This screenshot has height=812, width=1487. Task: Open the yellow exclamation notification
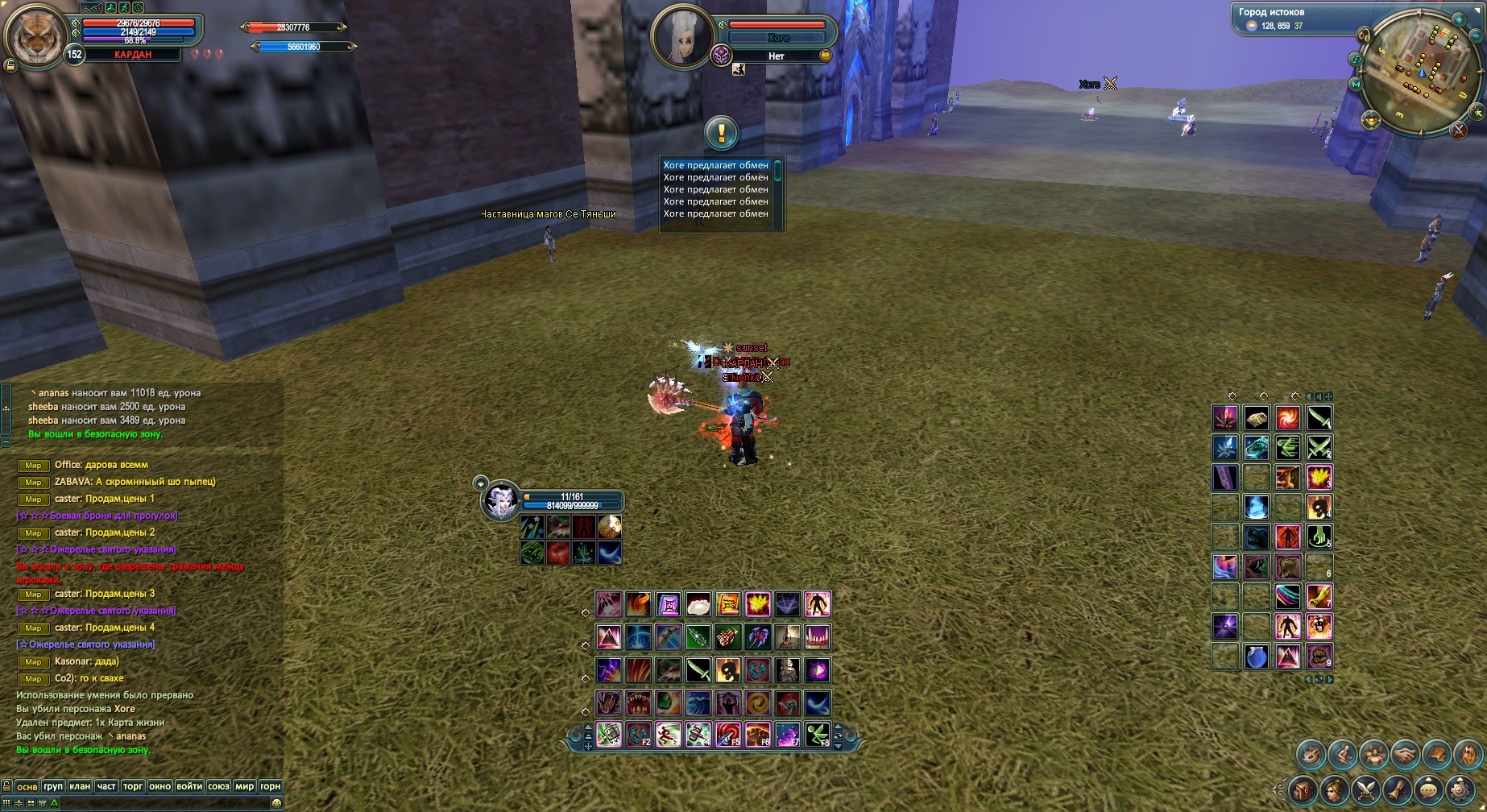click(x=721, y=133)
